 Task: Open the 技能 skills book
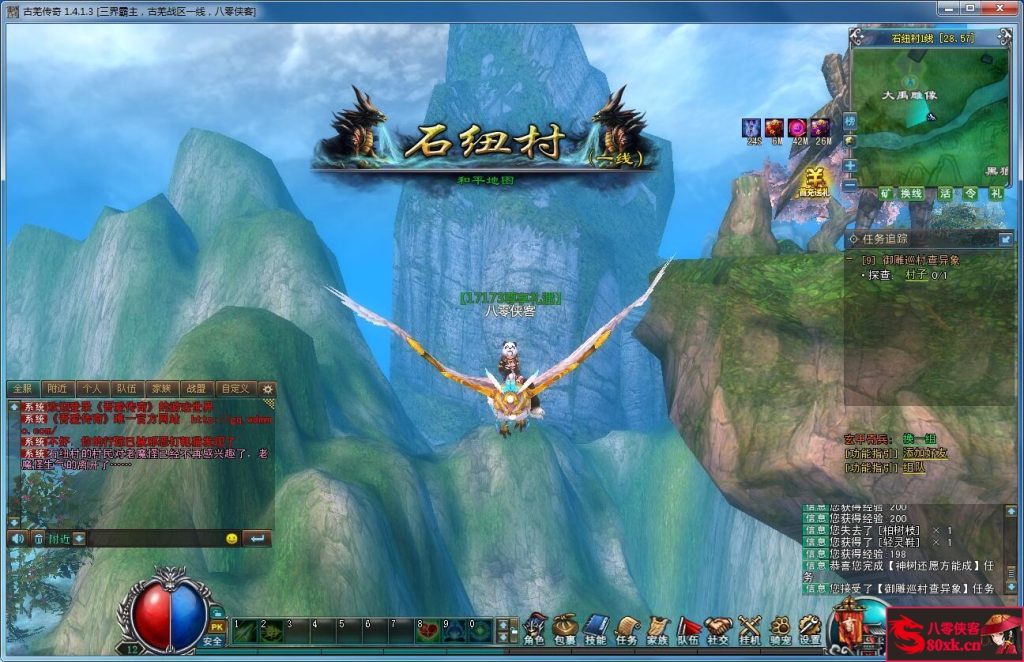596,628
